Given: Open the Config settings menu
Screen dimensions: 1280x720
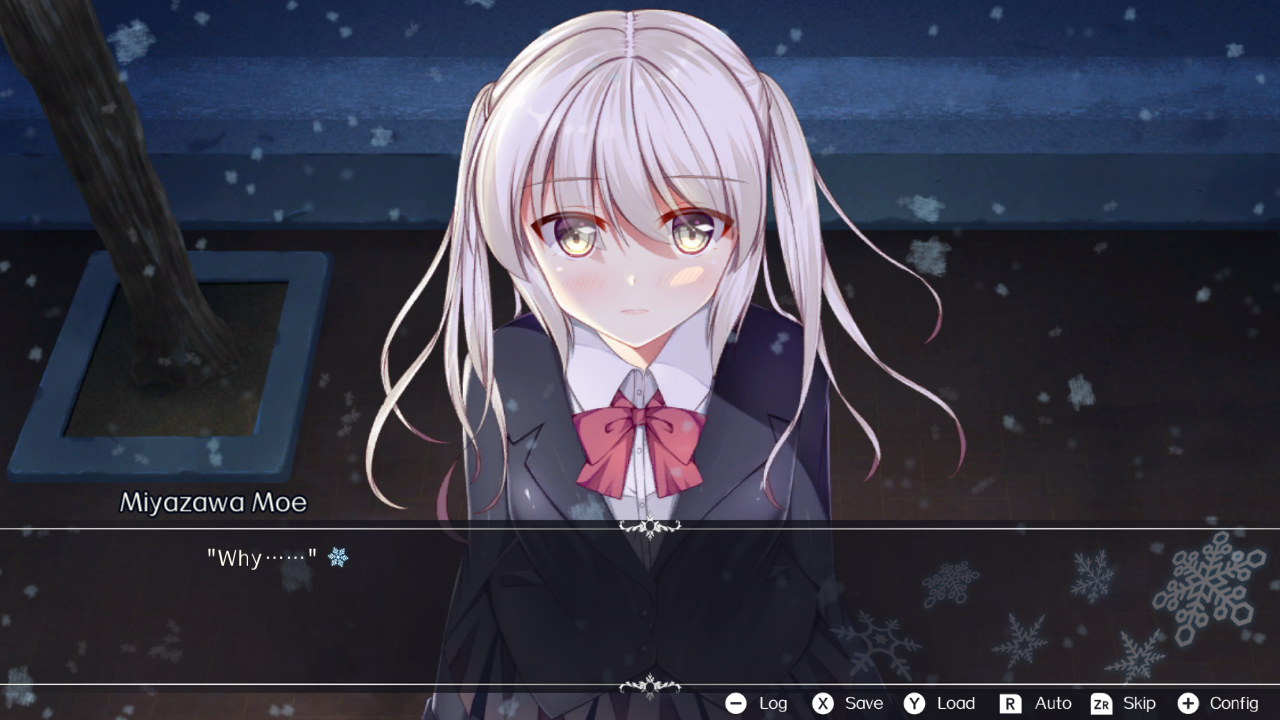Looking at the screenshot, I should [1236, 703].
